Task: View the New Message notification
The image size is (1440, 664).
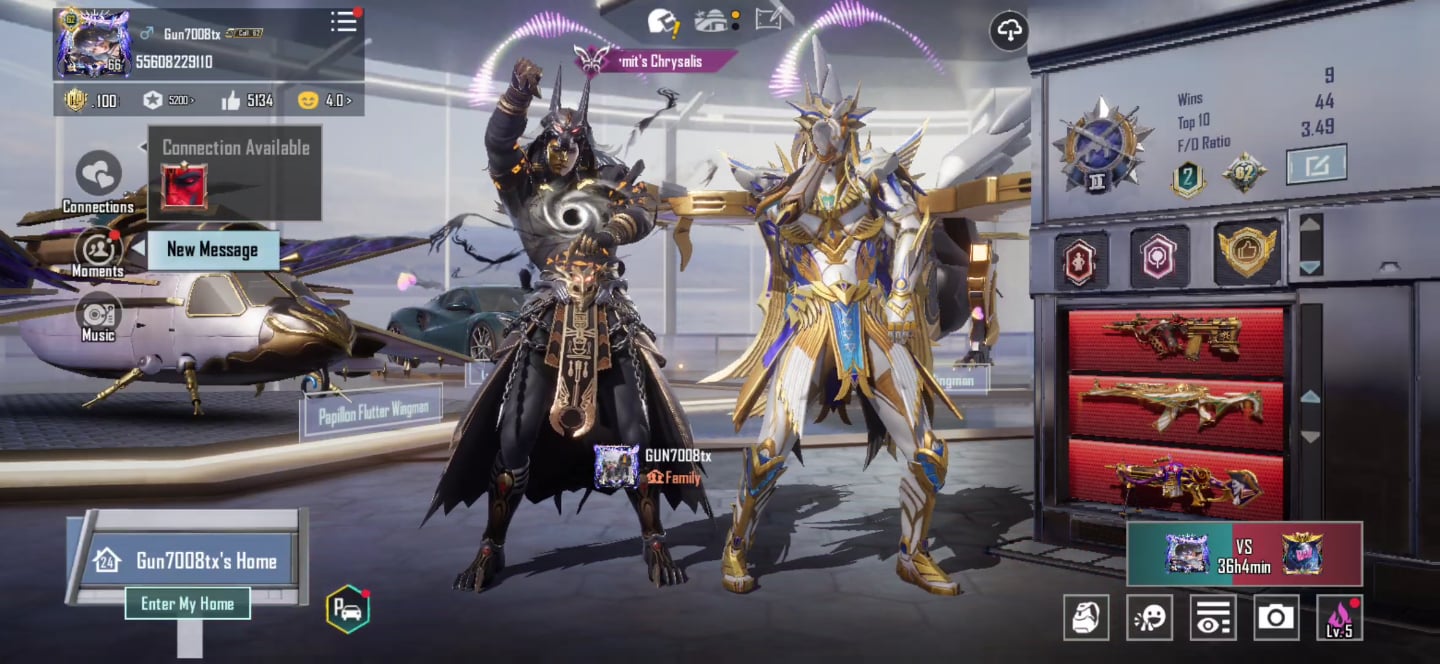Action: (x=212, y=250)
